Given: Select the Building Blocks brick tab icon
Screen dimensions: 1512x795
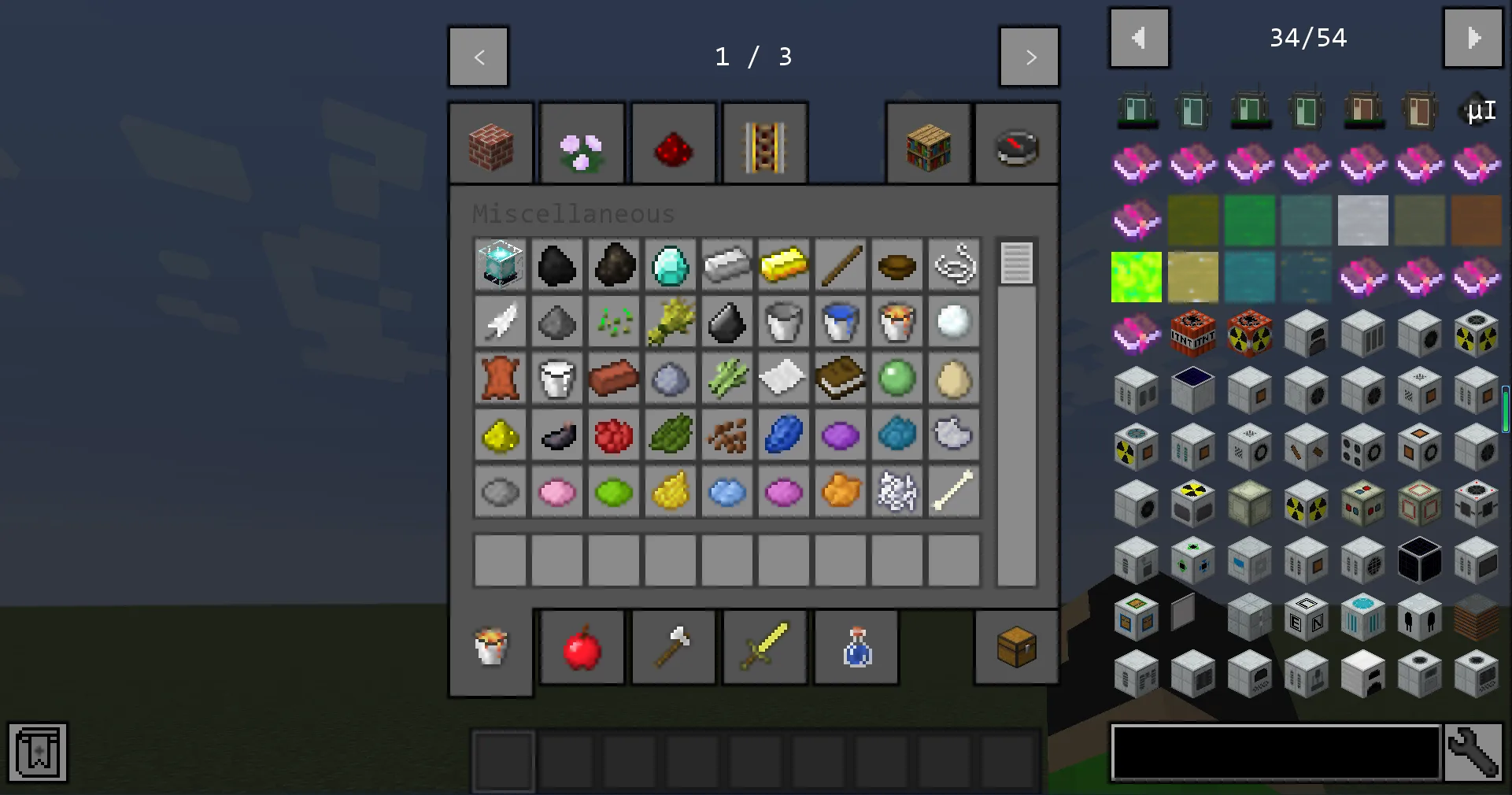Looking at the screenshot, I should pos(490,142).
